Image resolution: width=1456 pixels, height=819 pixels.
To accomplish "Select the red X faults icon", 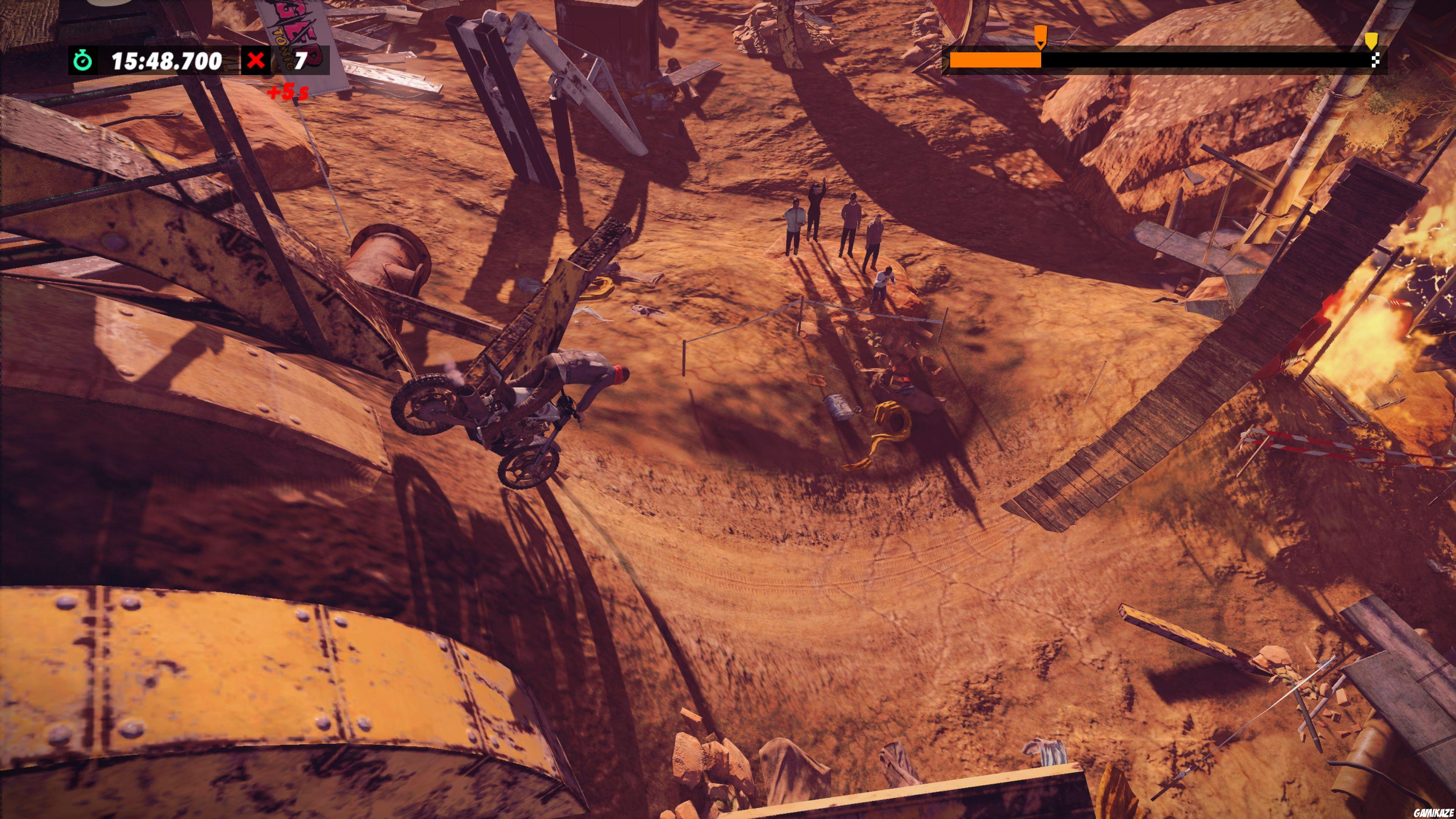I will pyautogui.click(x=256, y=60).
